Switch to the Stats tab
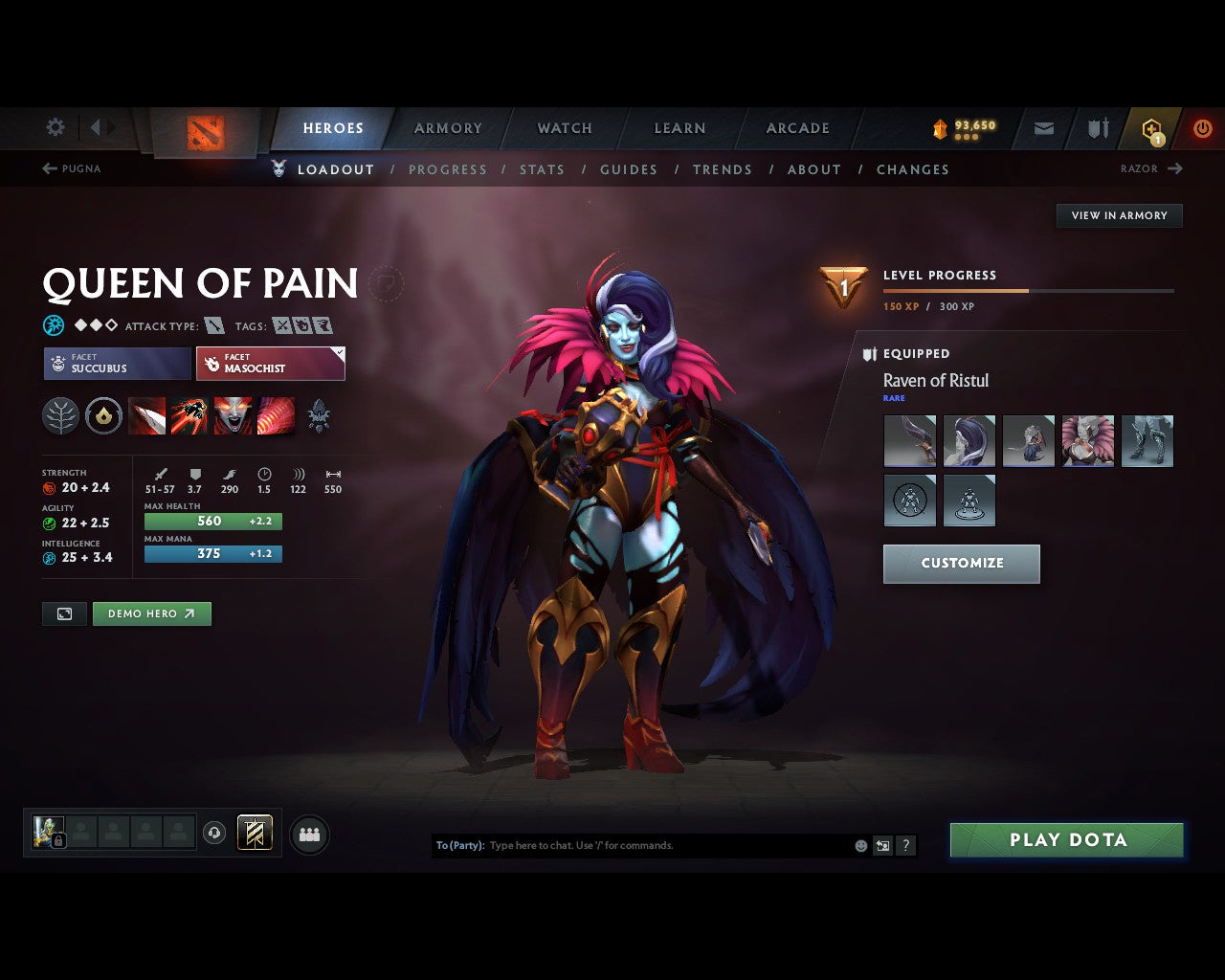The image size is (1225, 980). 542,169
